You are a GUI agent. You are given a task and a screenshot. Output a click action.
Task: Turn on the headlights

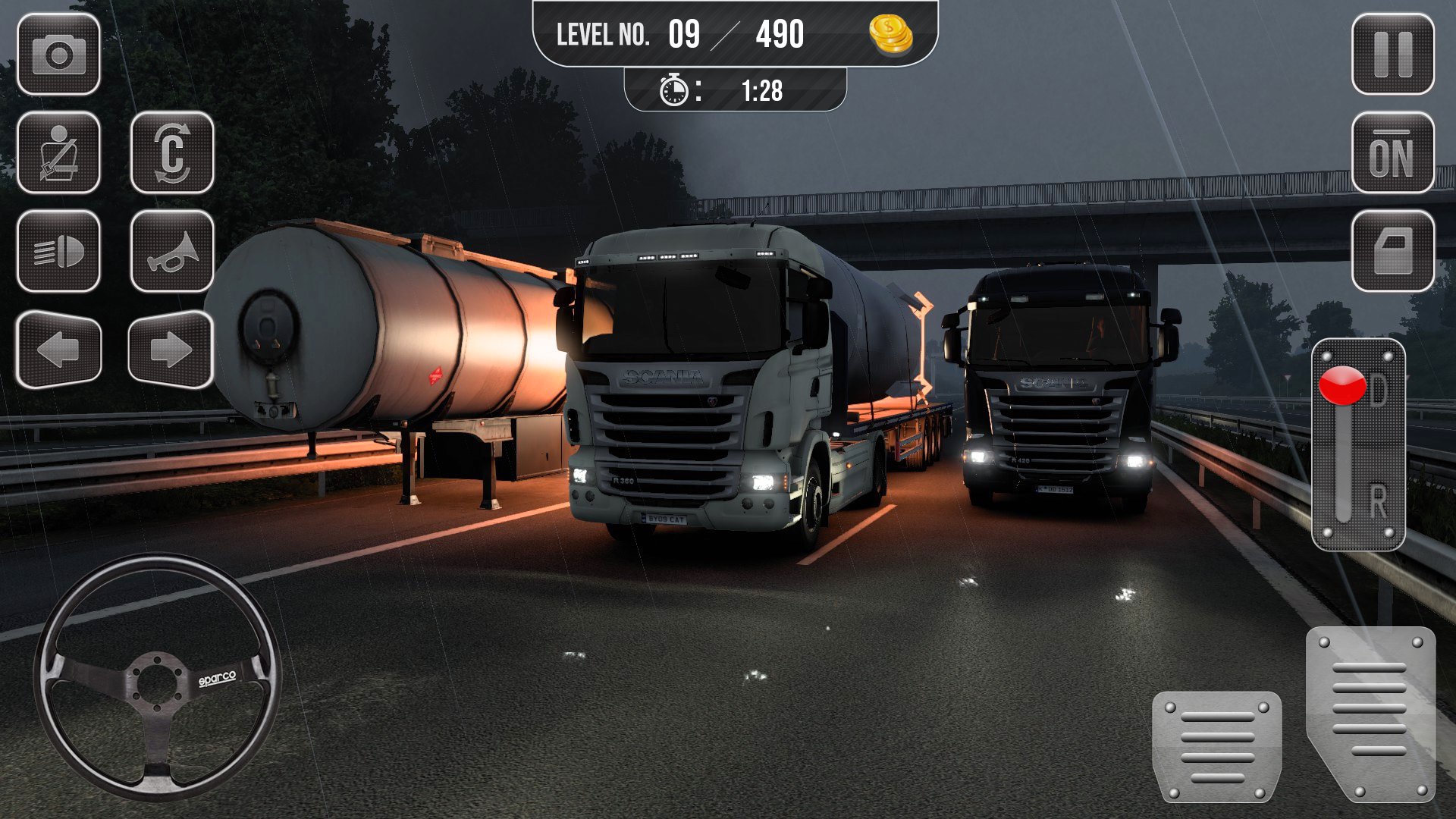[x=58, y=251]
